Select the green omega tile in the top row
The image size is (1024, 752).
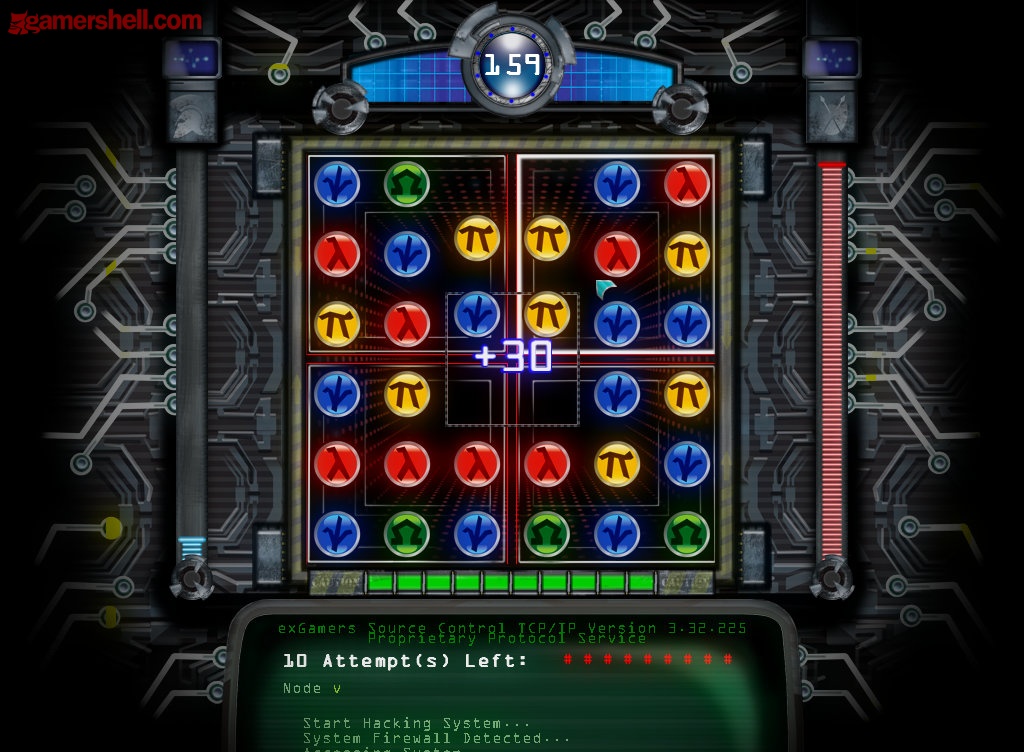(407, 184)
